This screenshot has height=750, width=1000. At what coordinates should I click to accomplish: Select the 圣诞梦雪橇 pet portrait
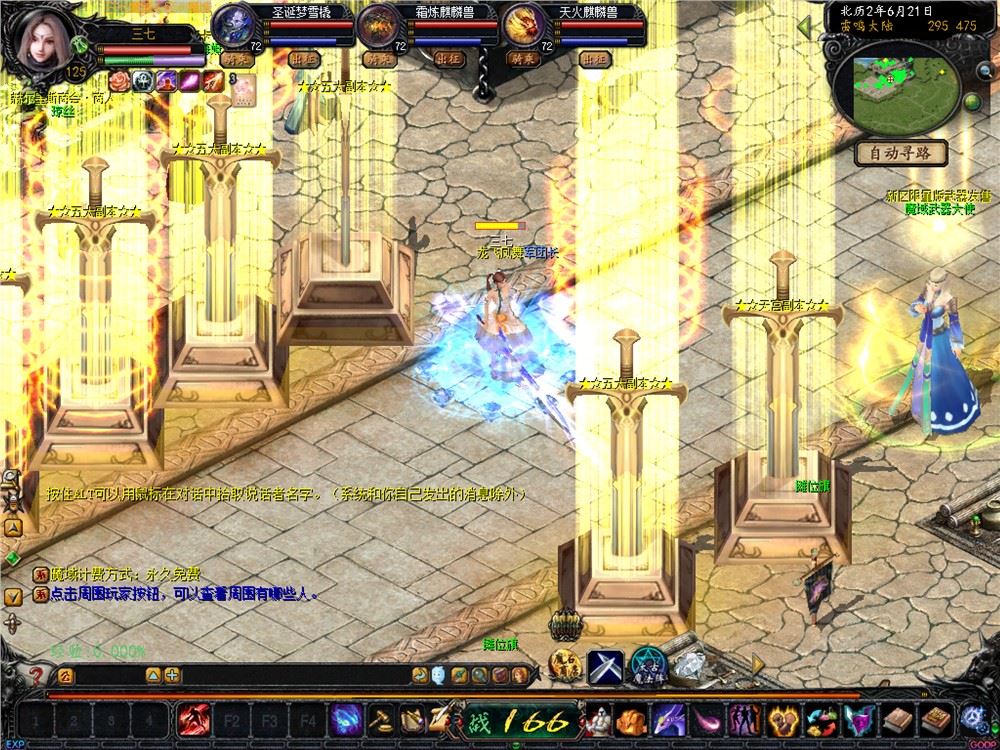pyautogui.click(x=233, y=22)
